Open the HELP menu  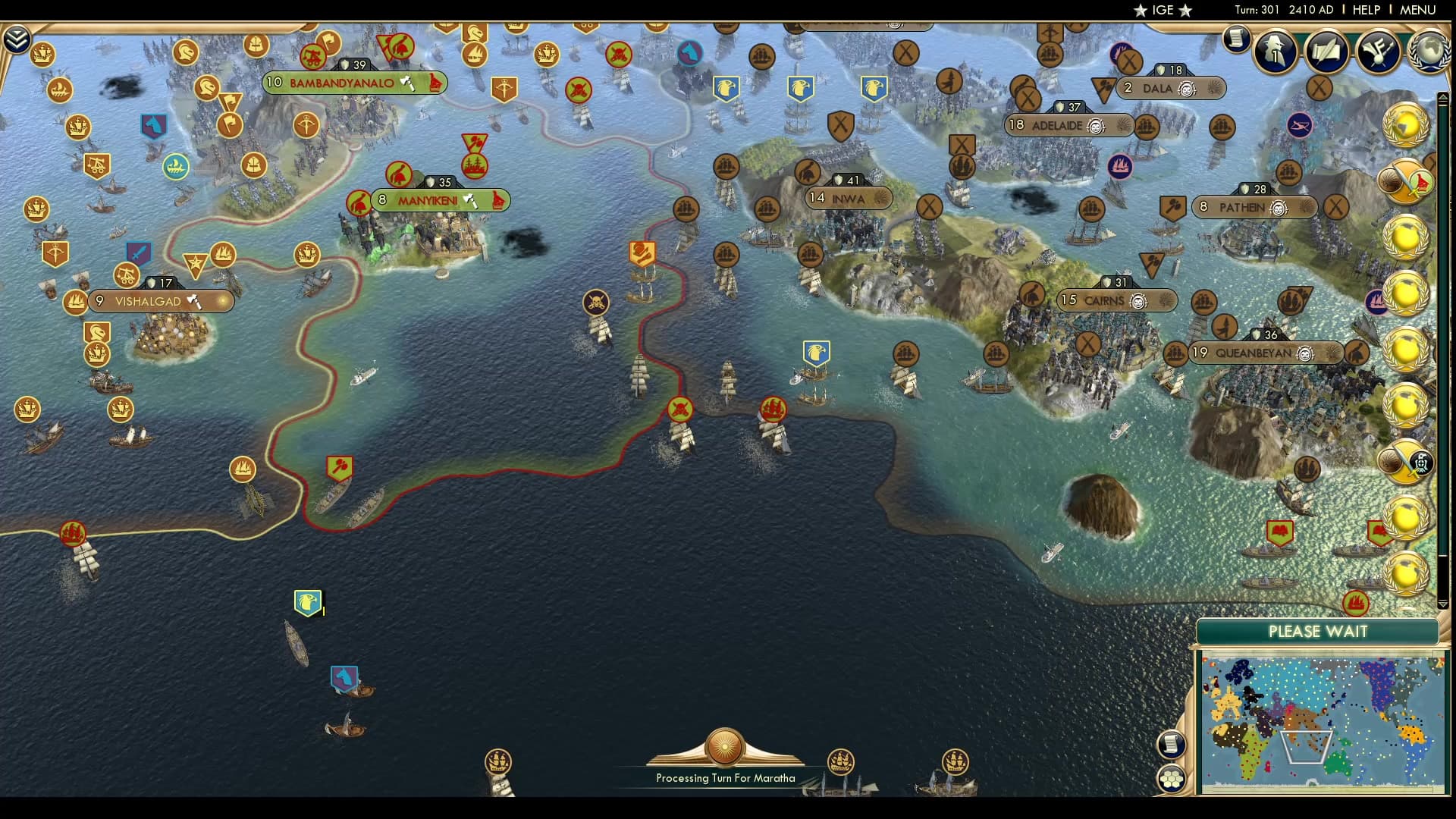[1365, 10]
